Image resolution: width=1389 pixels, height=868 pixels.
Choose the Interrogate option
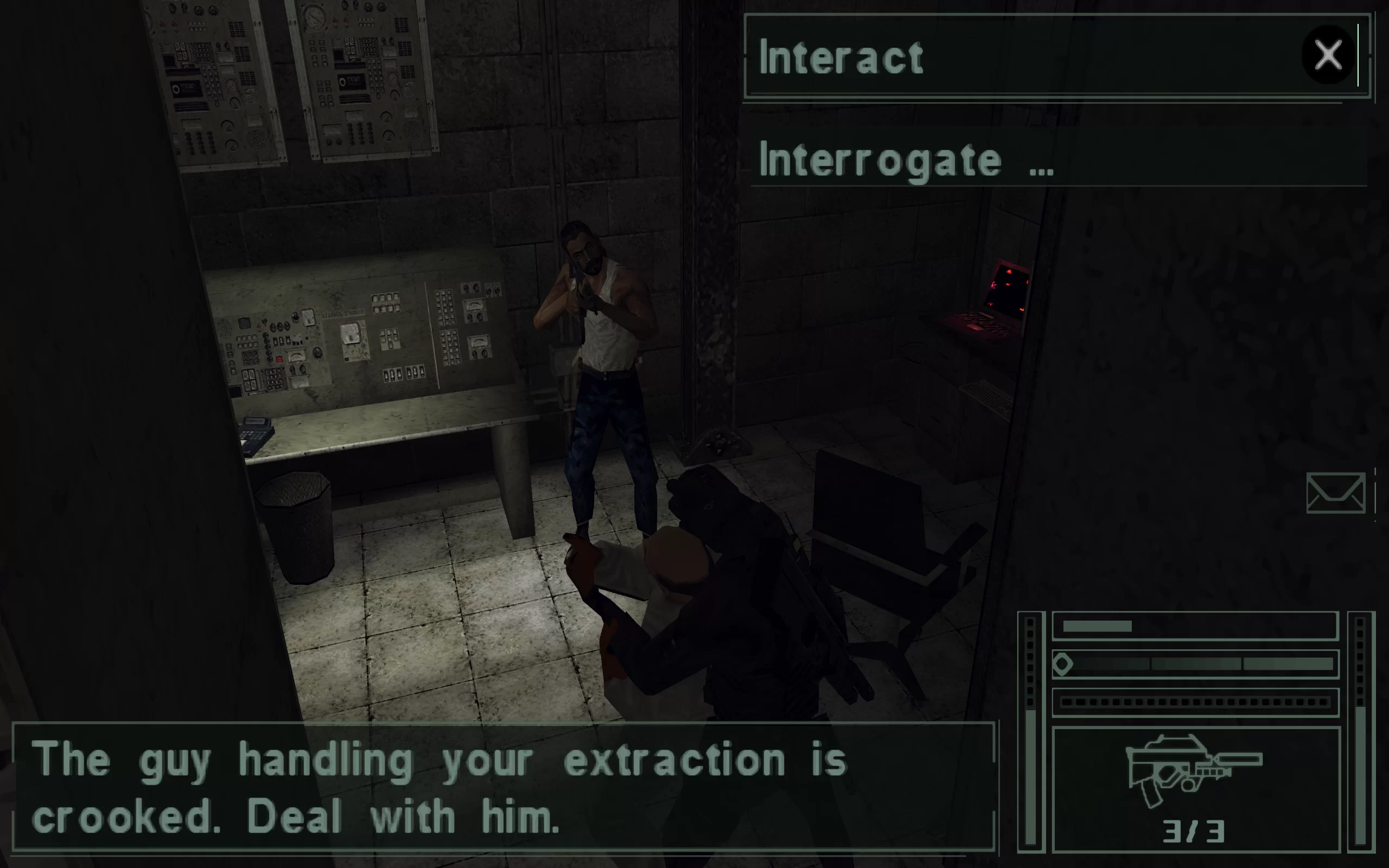pyautogui.click(x=906, y=160)
